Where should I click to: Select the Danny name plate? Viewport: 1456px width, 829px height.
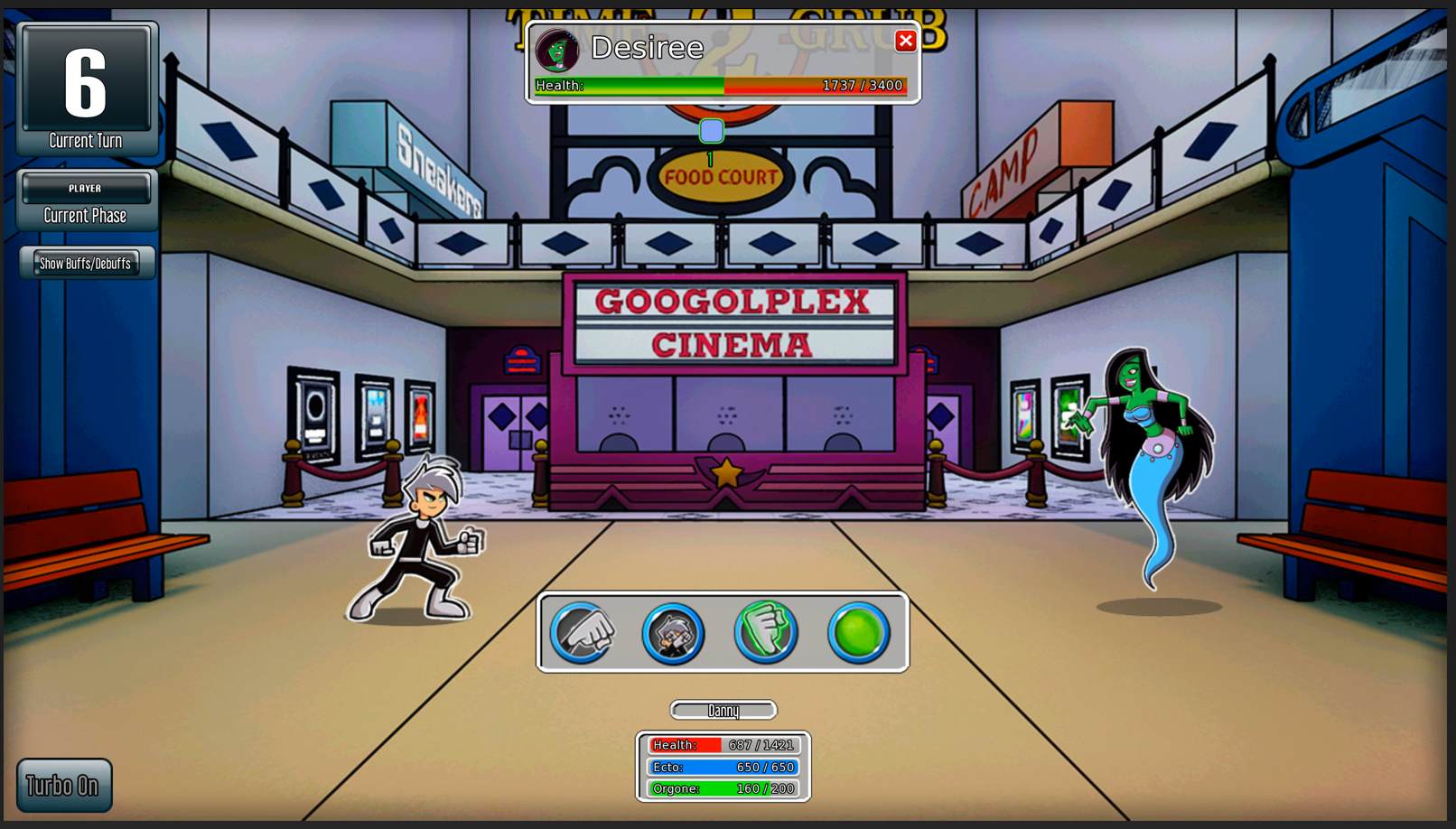[x=723, y=711]
